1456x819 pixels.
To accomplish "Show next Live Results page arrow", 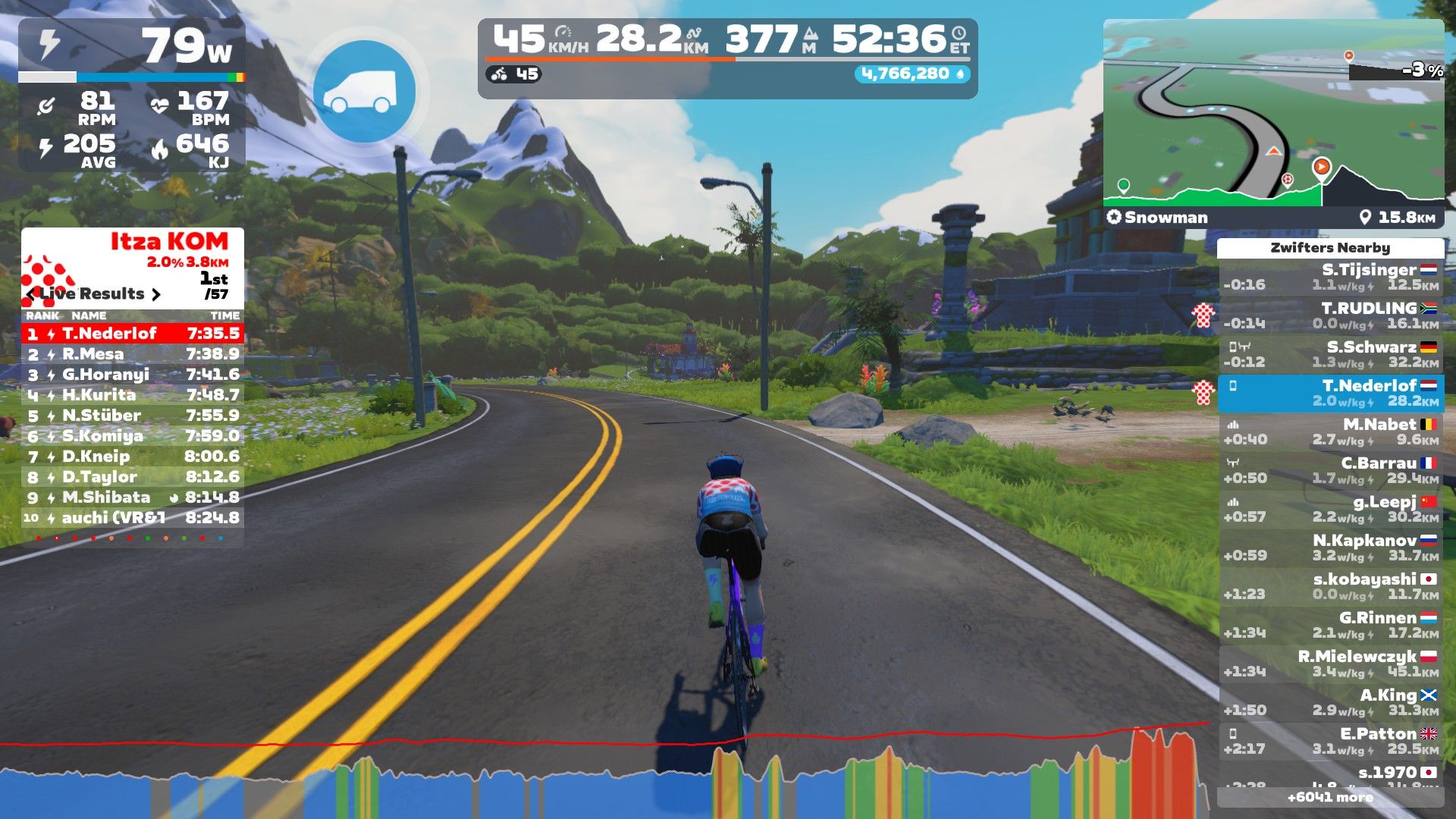I will 156,294.
